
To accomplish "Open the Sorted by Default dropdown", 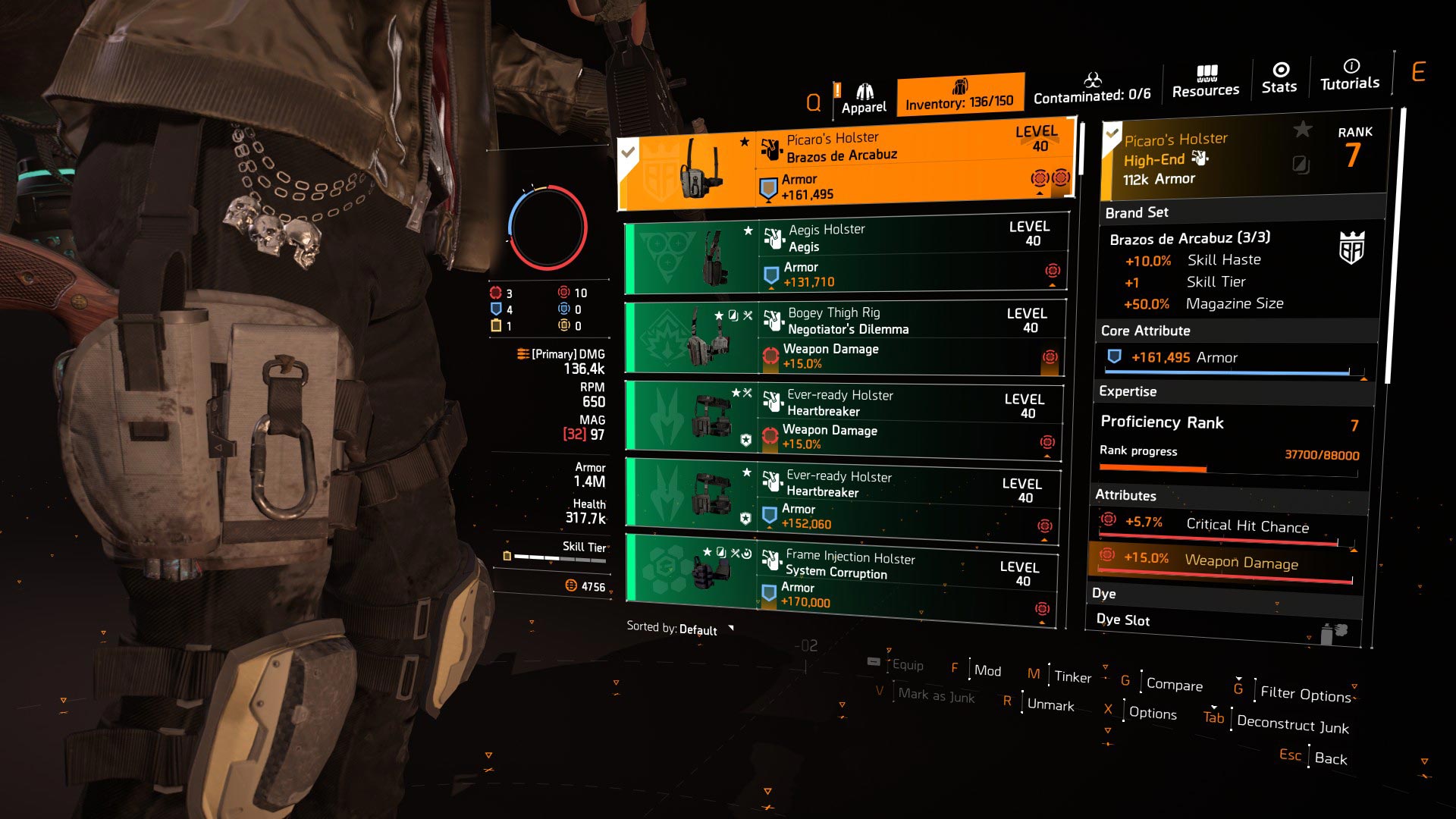I will point(679,629).
